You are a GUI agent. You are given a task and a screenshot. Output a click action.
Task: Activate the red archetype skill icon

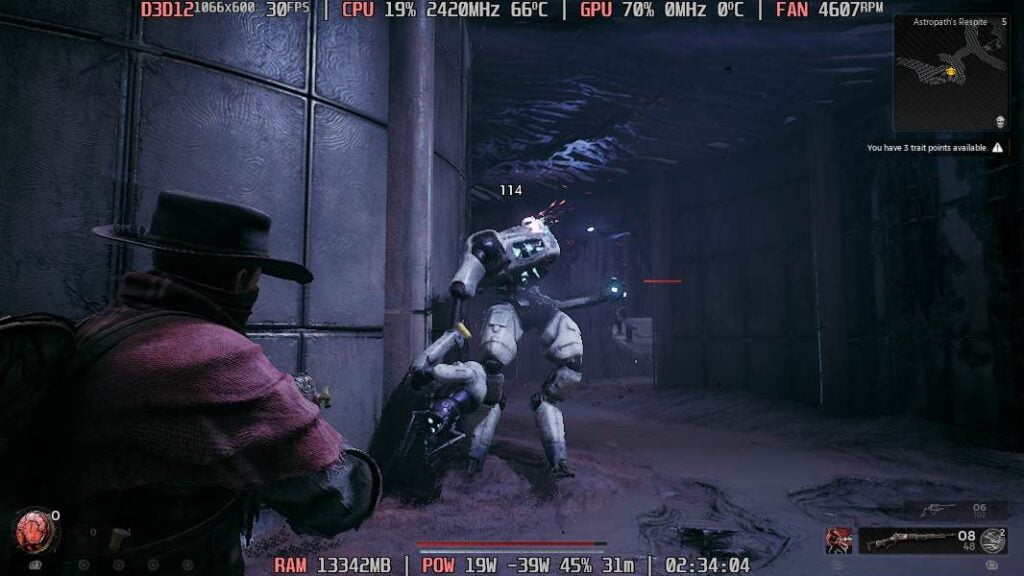838,541
